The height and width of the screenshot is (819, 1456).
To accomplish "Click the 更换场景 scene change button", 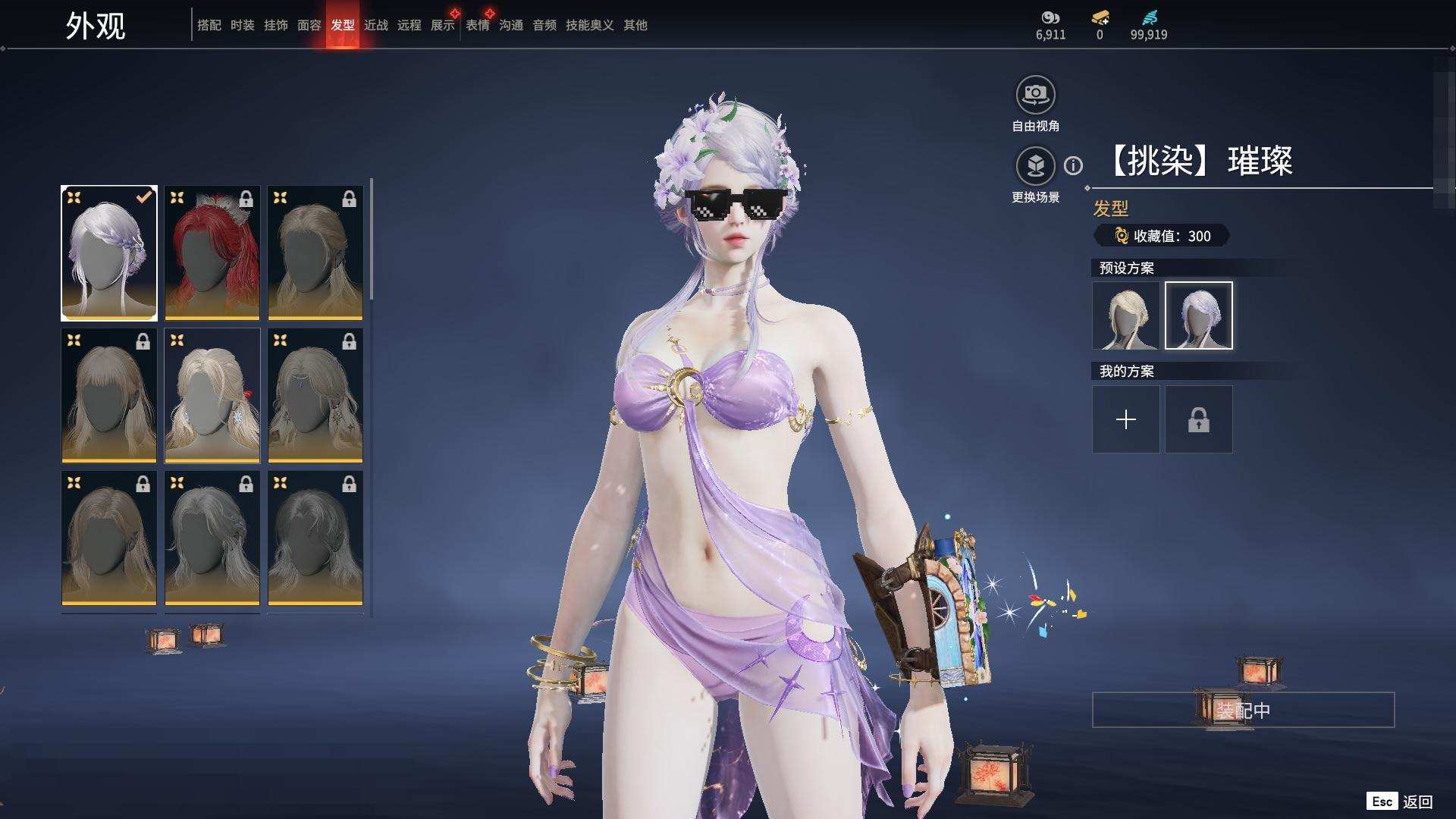I will pos(1035,166).
